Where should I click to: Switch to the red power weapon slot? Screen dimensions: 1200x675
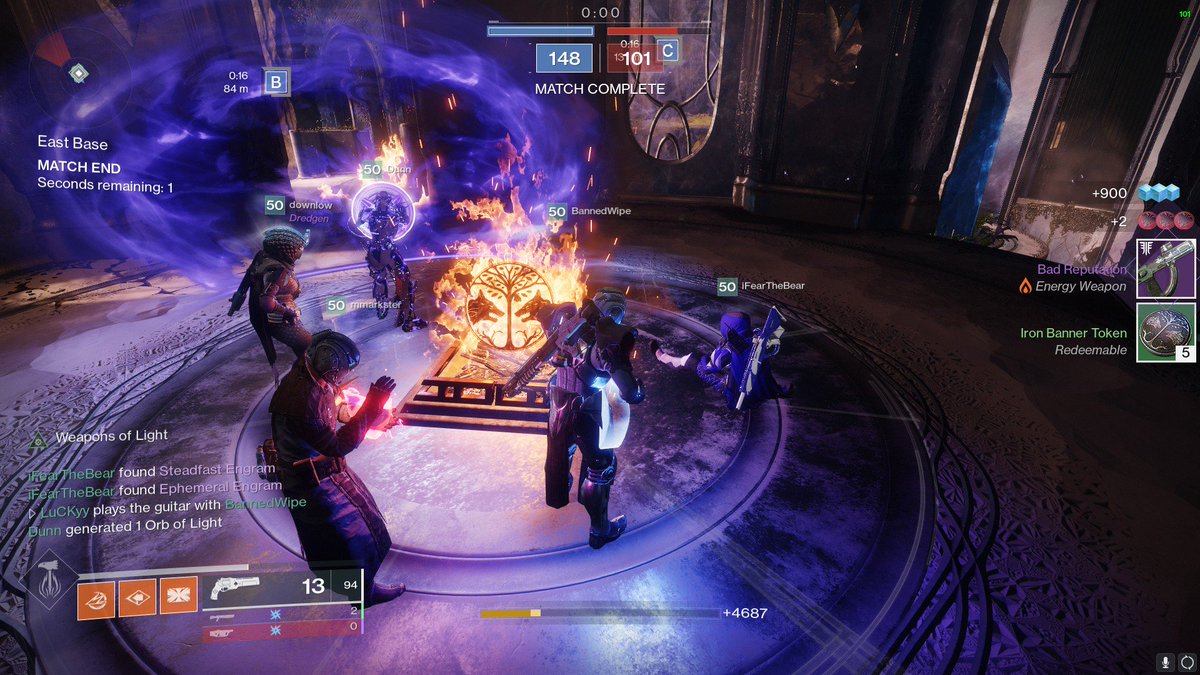[x=280, y=632]
